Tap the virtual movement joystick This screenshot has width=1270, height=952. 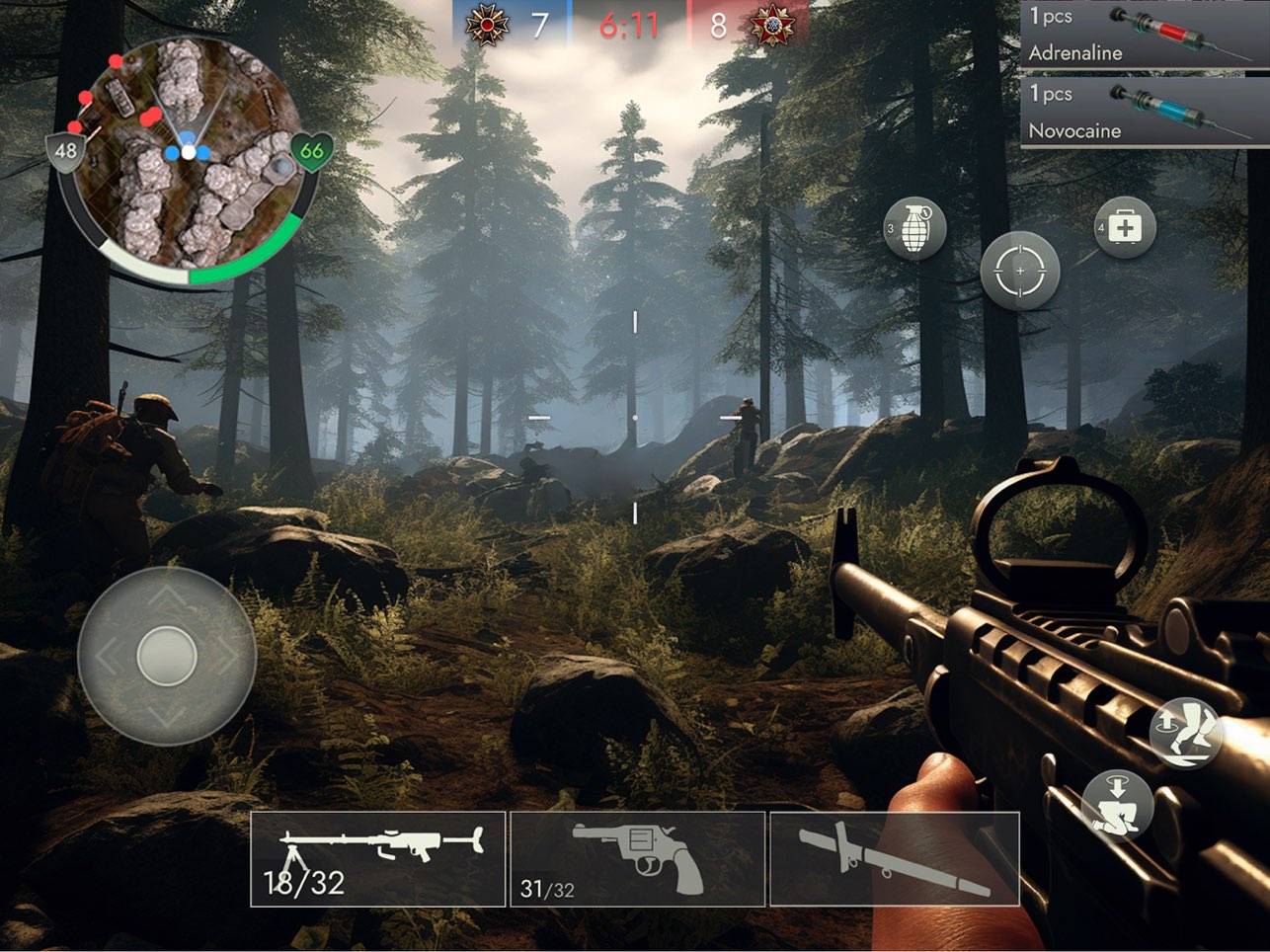167,656
